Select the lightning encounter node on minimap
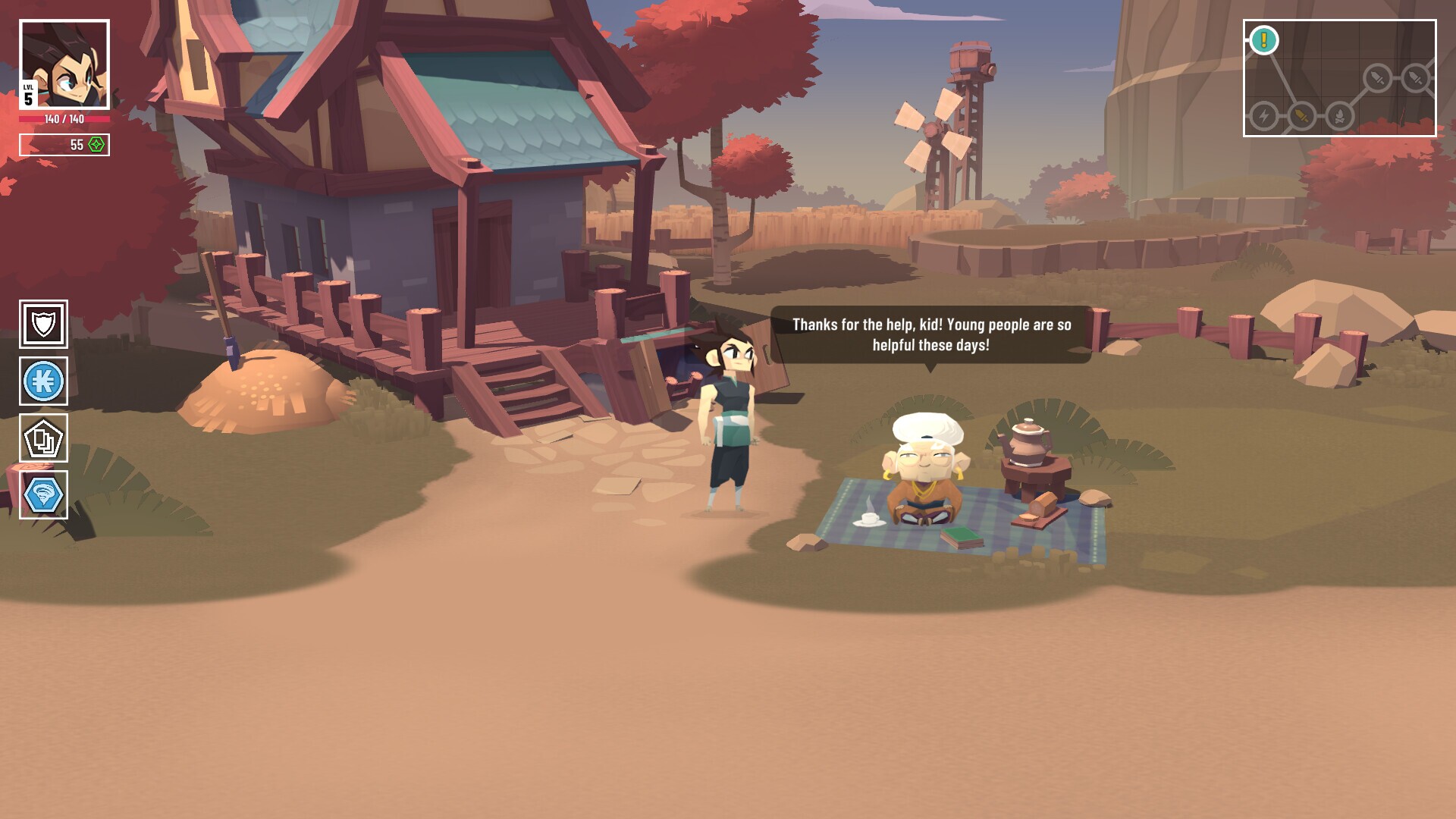Image resolution: width=1456 pixels, height=819 pixels. tap(1263, 118)
